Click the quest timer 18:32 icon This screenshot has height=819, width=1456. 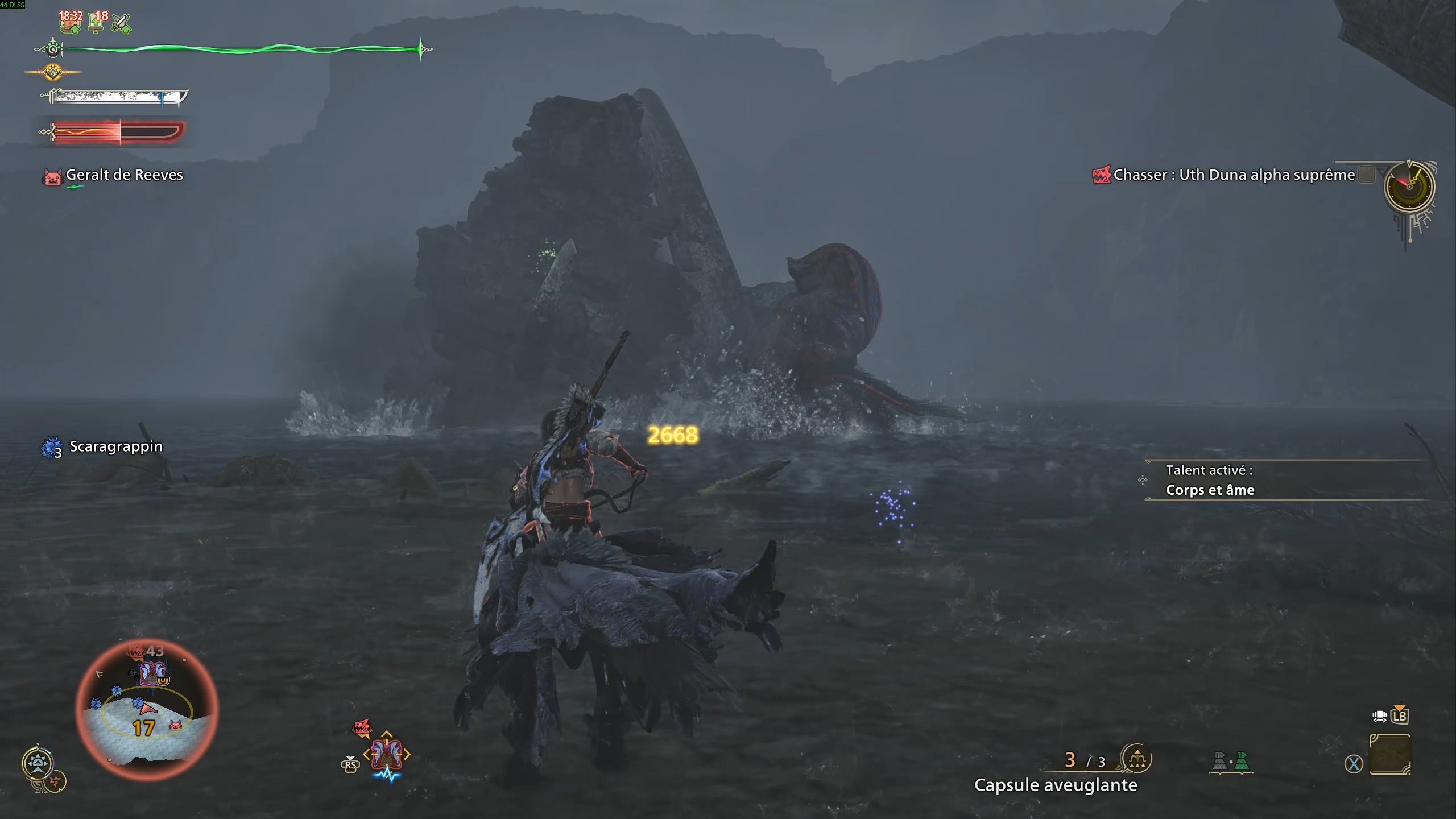(x=69, y=23)
